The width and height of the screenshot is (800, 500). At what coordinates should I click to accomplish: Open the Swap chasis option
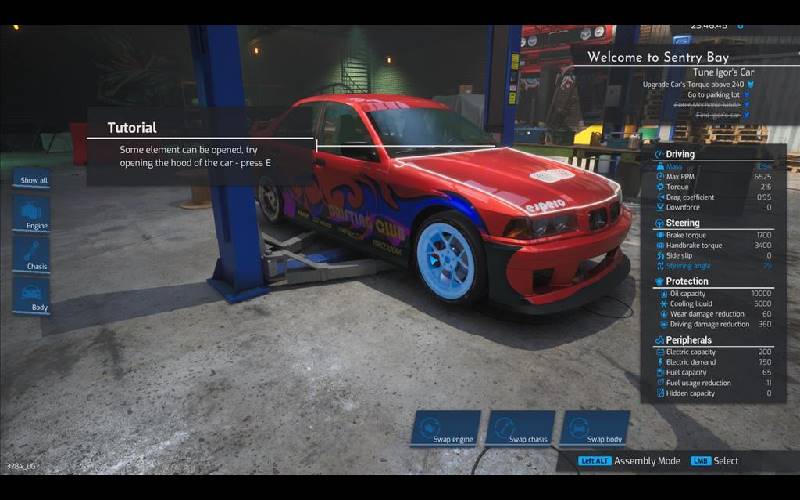click(x=520, y=428)
